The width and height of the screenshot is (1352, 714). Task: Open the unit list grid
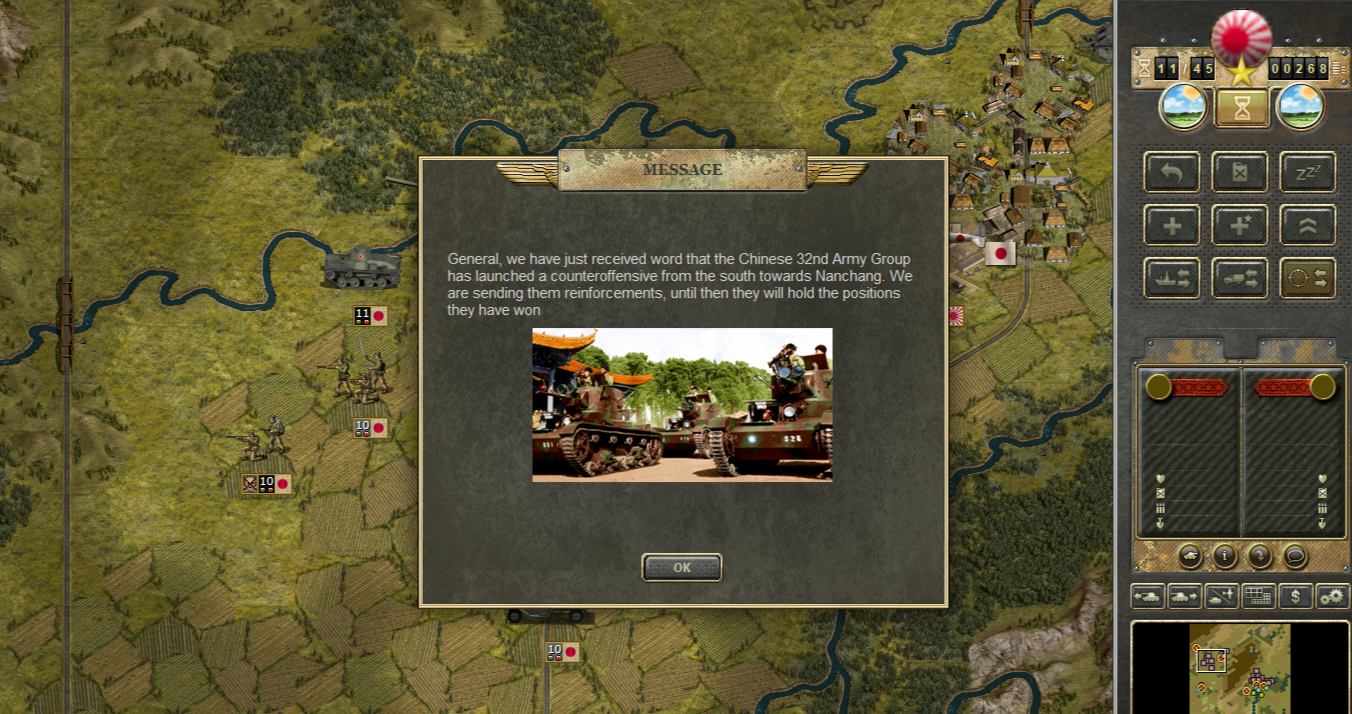[x=1258, y=596]
